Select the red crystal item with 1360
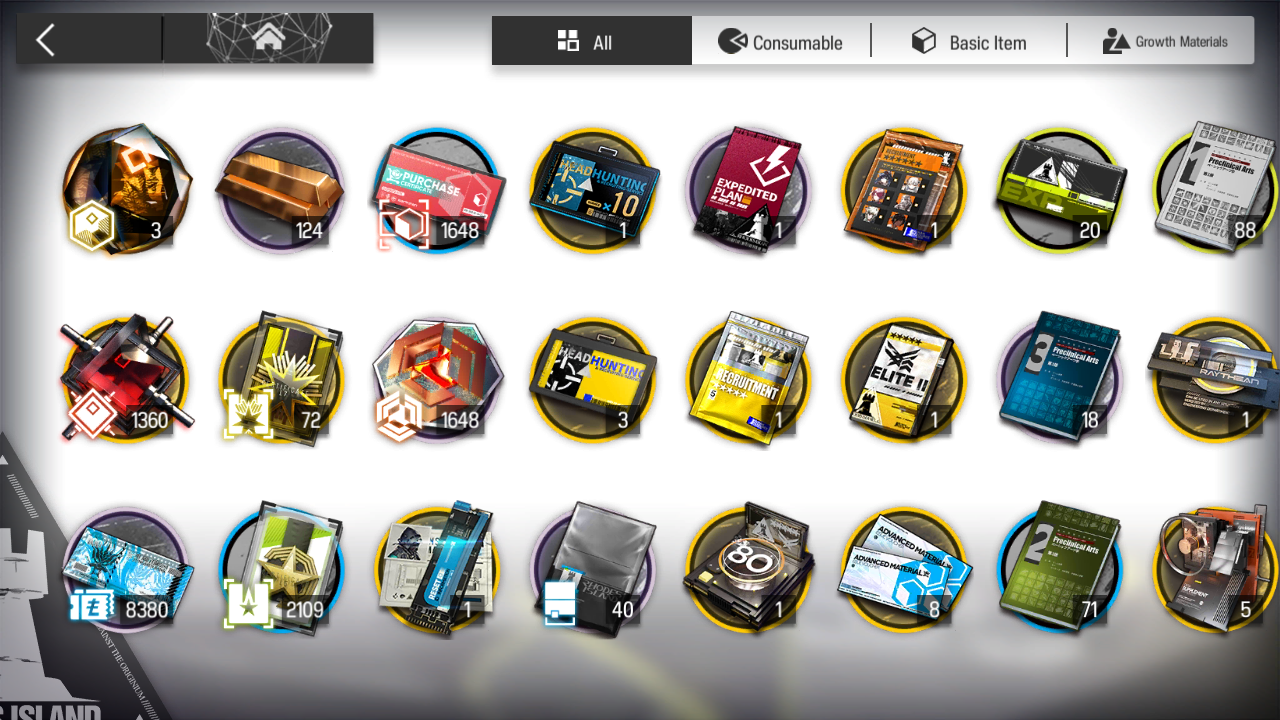The height and width of the screenshot is (720, 1280). (x=126, y=380)
